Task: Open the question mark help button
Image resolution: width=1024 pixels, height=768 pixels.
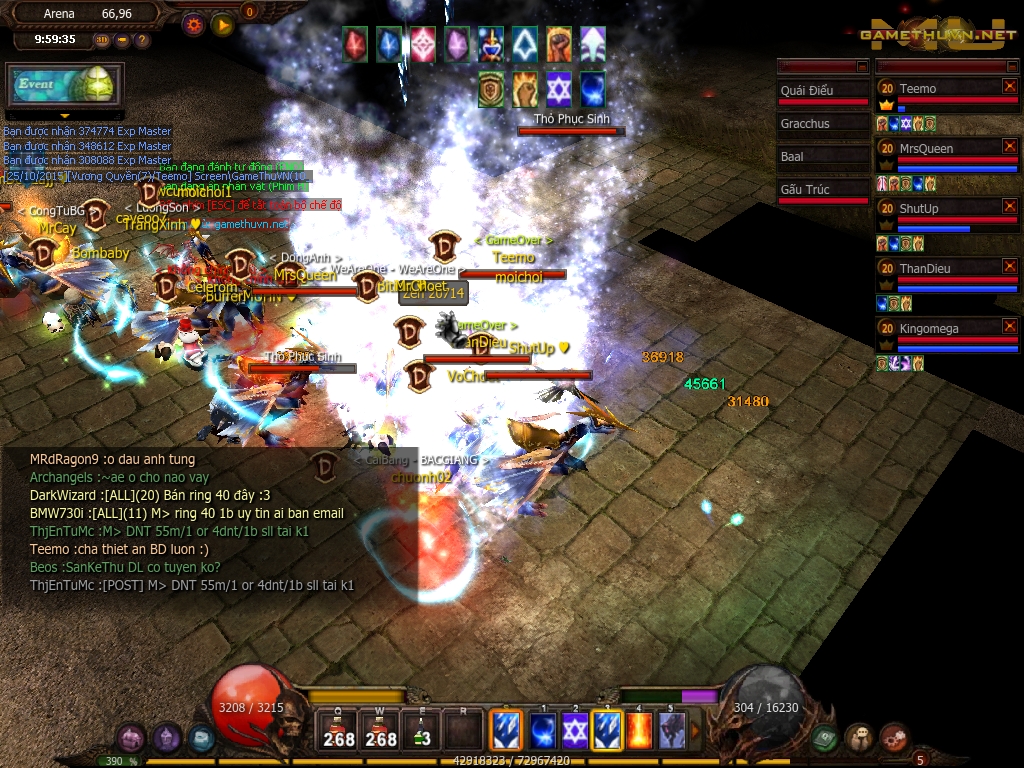Action: pyautogui.click(x=142, y=40)
